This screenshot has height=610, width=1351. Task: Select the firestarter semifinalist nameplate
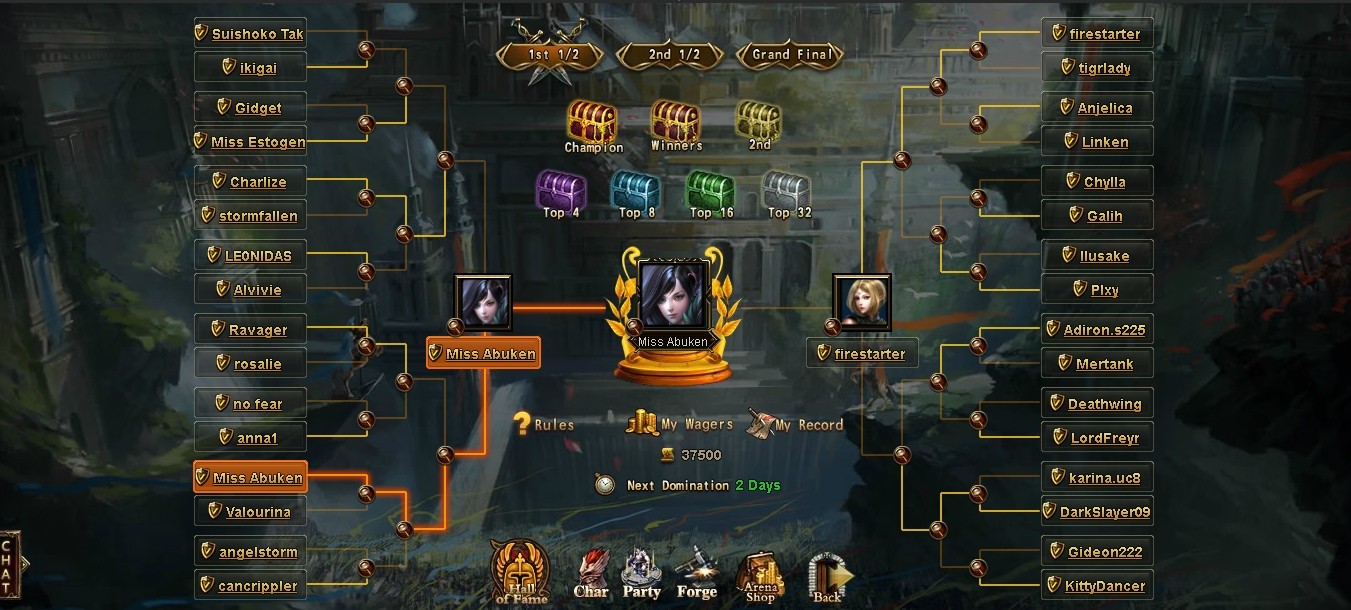pos(862,354)
